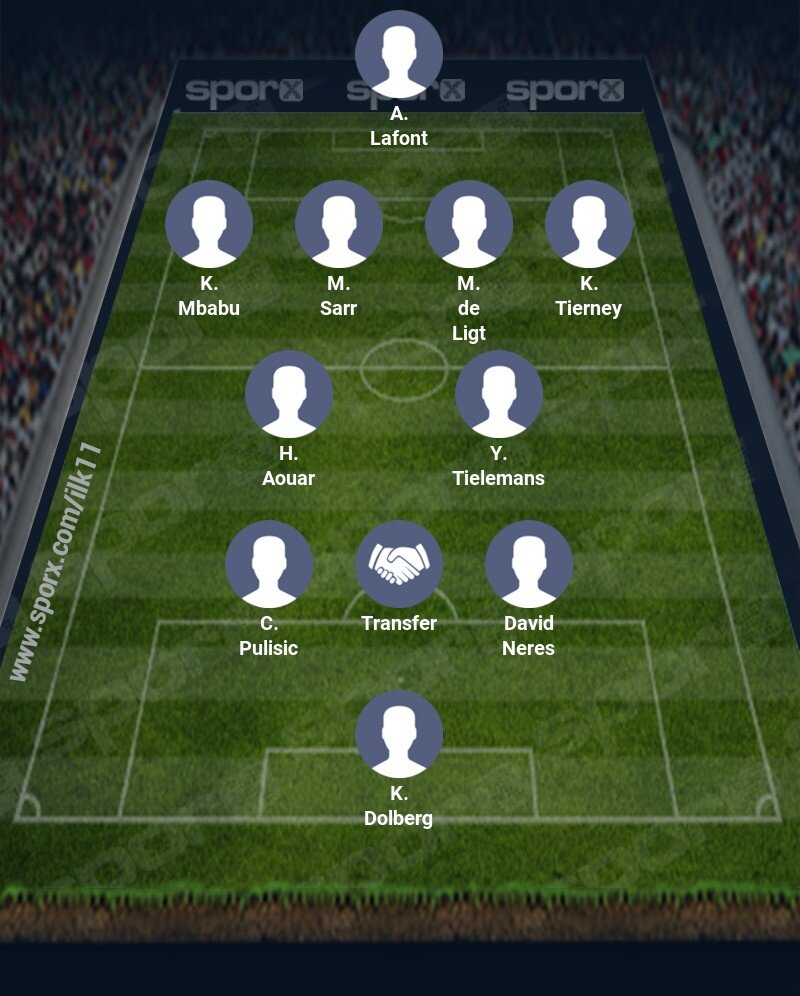Viewport: 800px width, 996px height.
Task: Choose K. Mbabu's player slot
Action: pos(209,224)
